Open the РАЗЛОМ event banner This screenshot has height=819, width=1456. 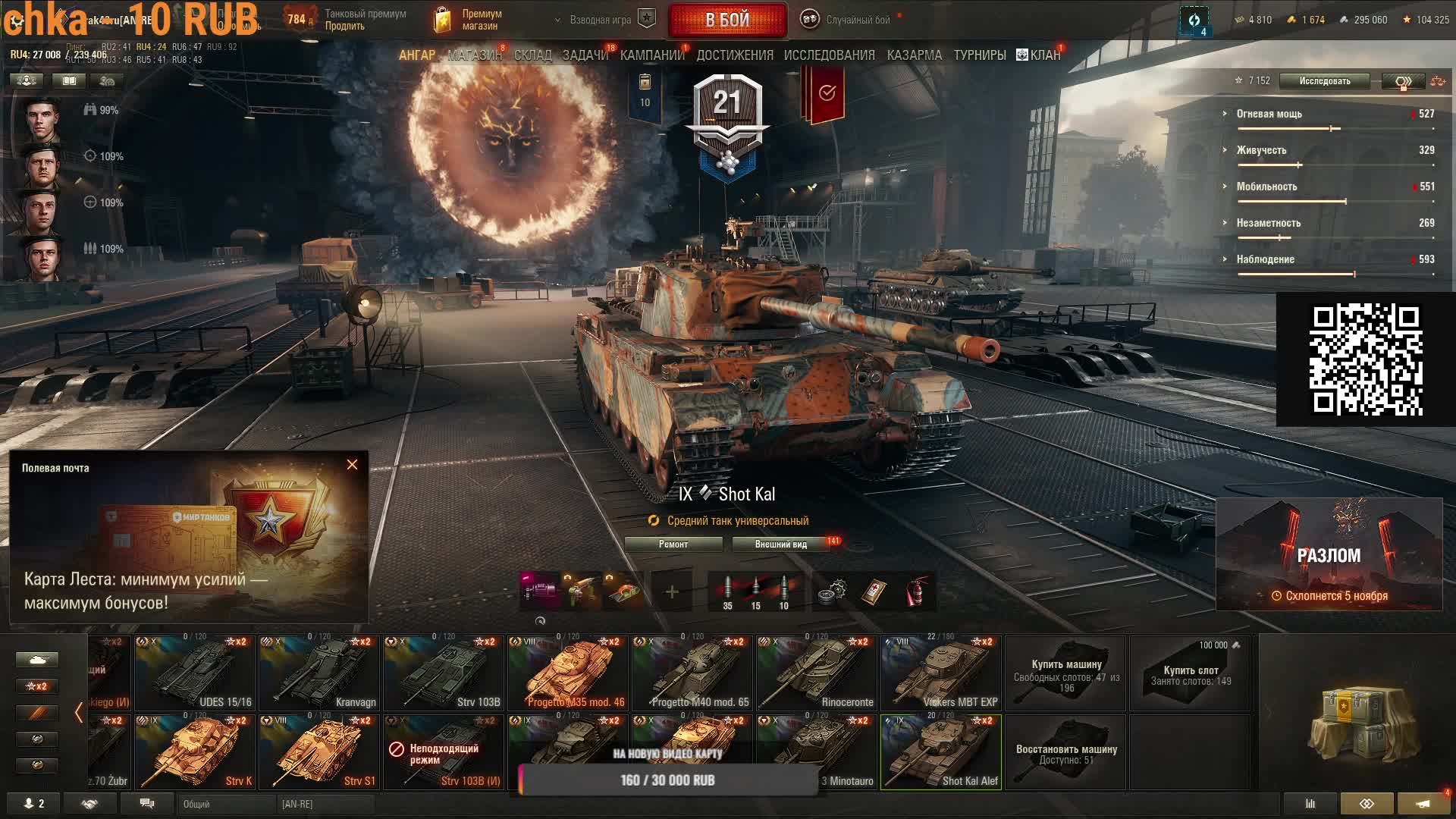[x=1329, y=554]
